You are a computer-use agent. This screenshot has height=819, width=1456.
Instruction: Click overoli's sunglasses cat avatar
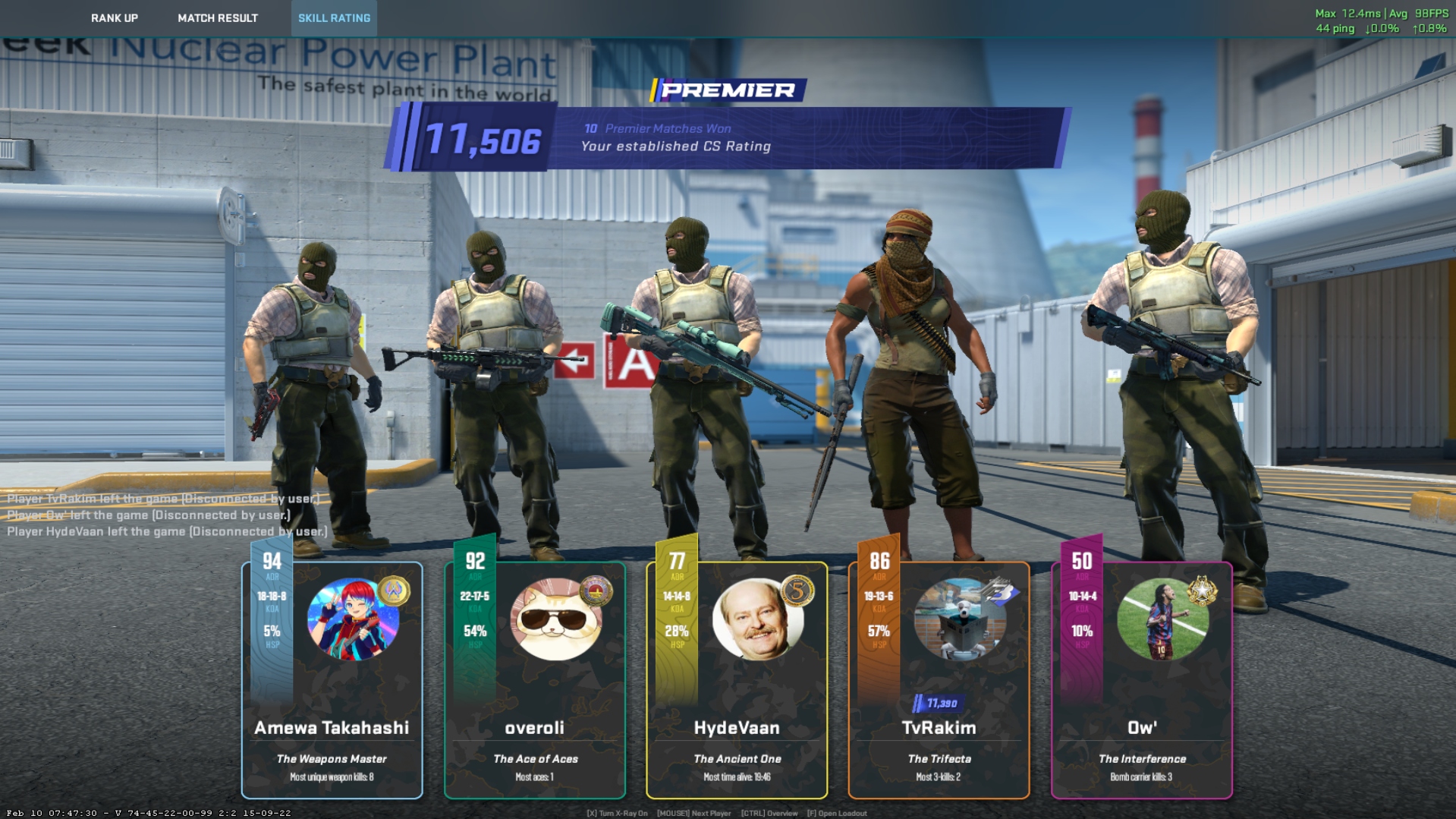555,619
